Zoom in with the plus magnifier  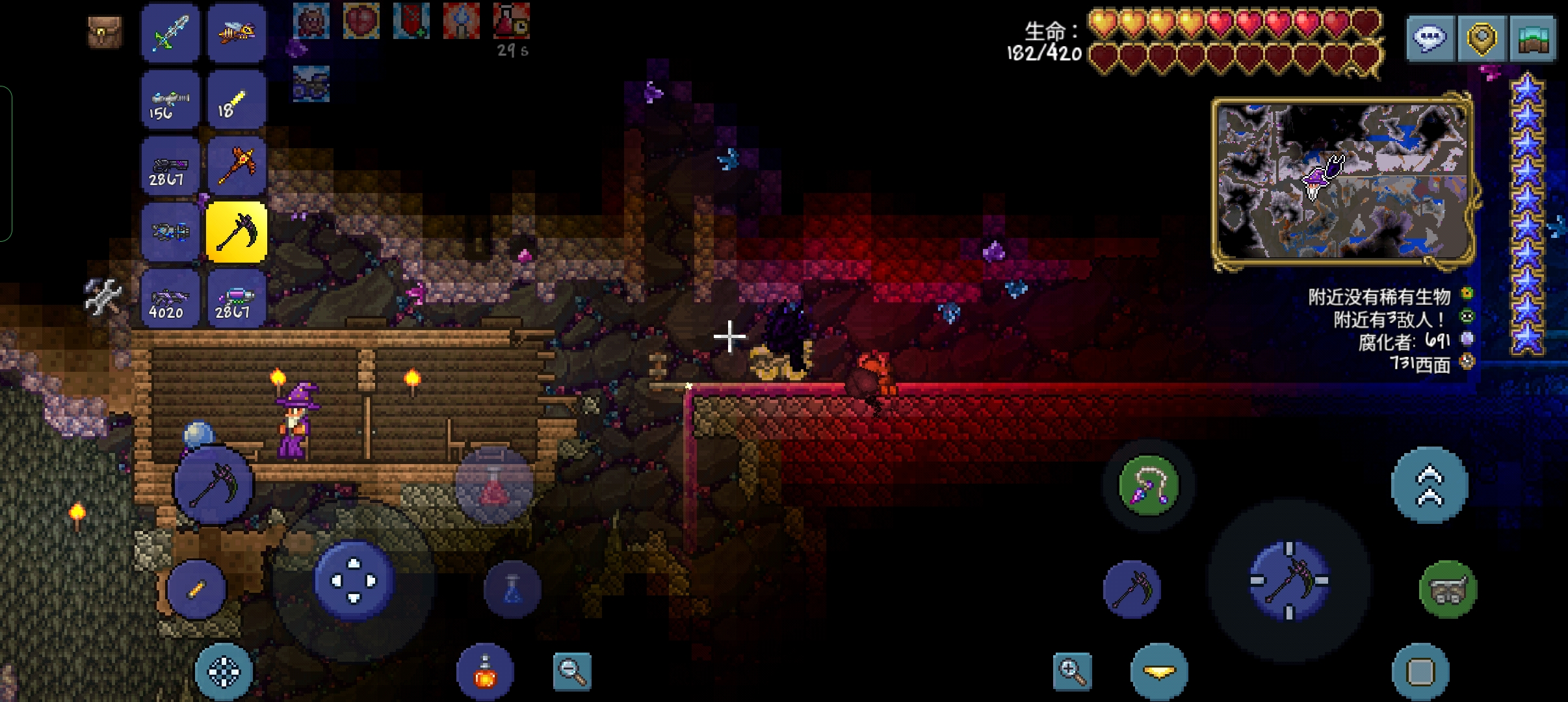point(1072,671)
